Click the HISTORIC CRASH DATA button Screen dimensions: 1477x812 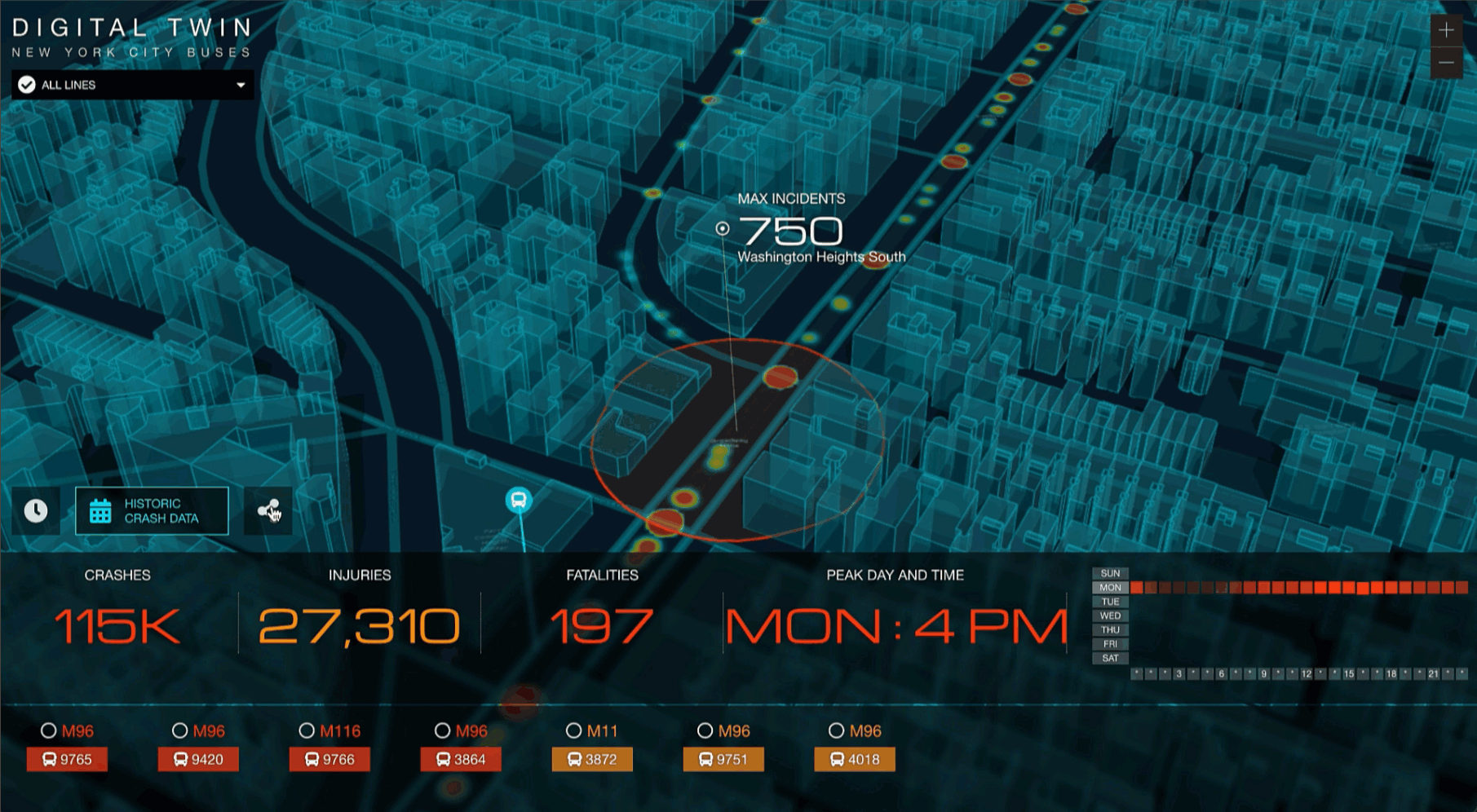tap(152, 510)
